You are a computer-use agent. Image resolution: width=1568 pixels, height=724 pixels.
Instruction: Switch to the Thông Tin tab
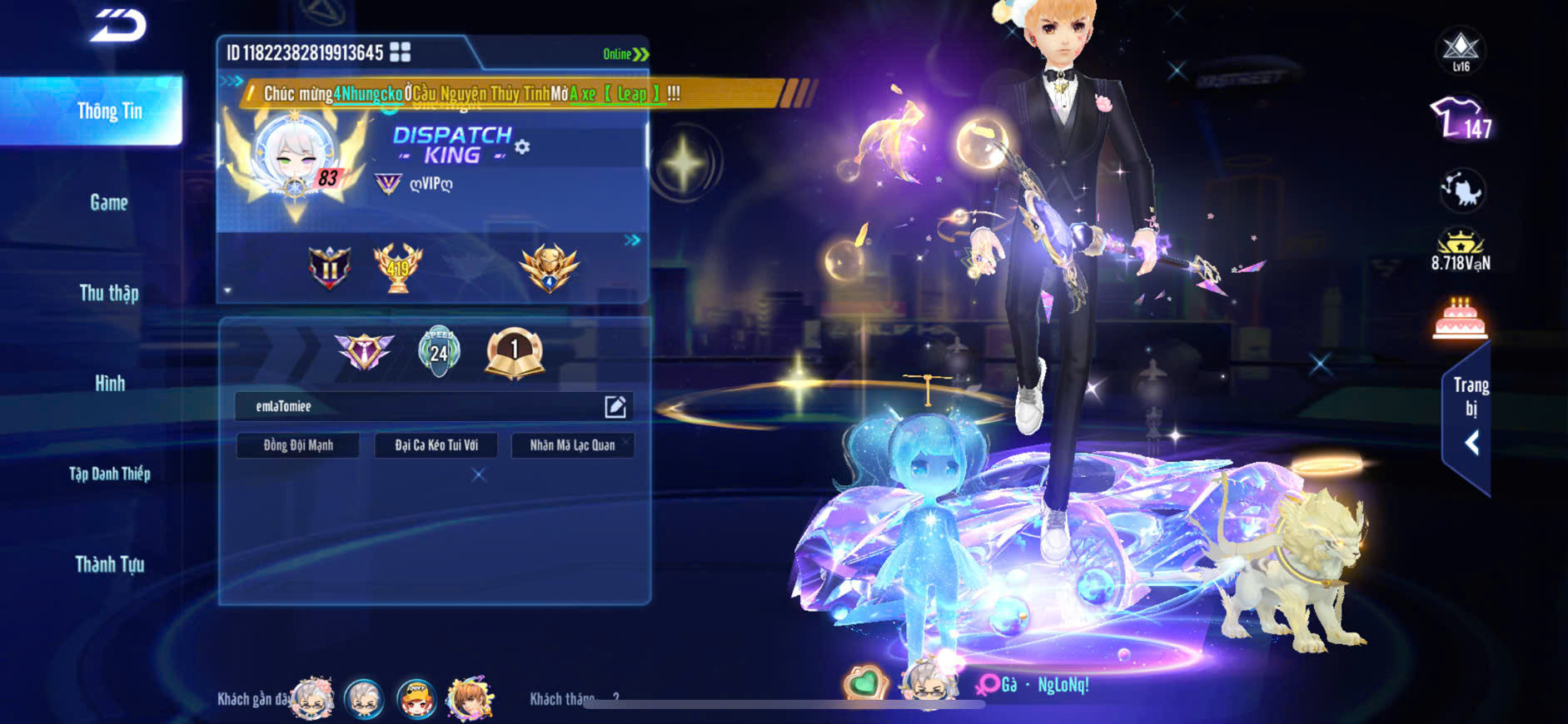coord(109,112)
